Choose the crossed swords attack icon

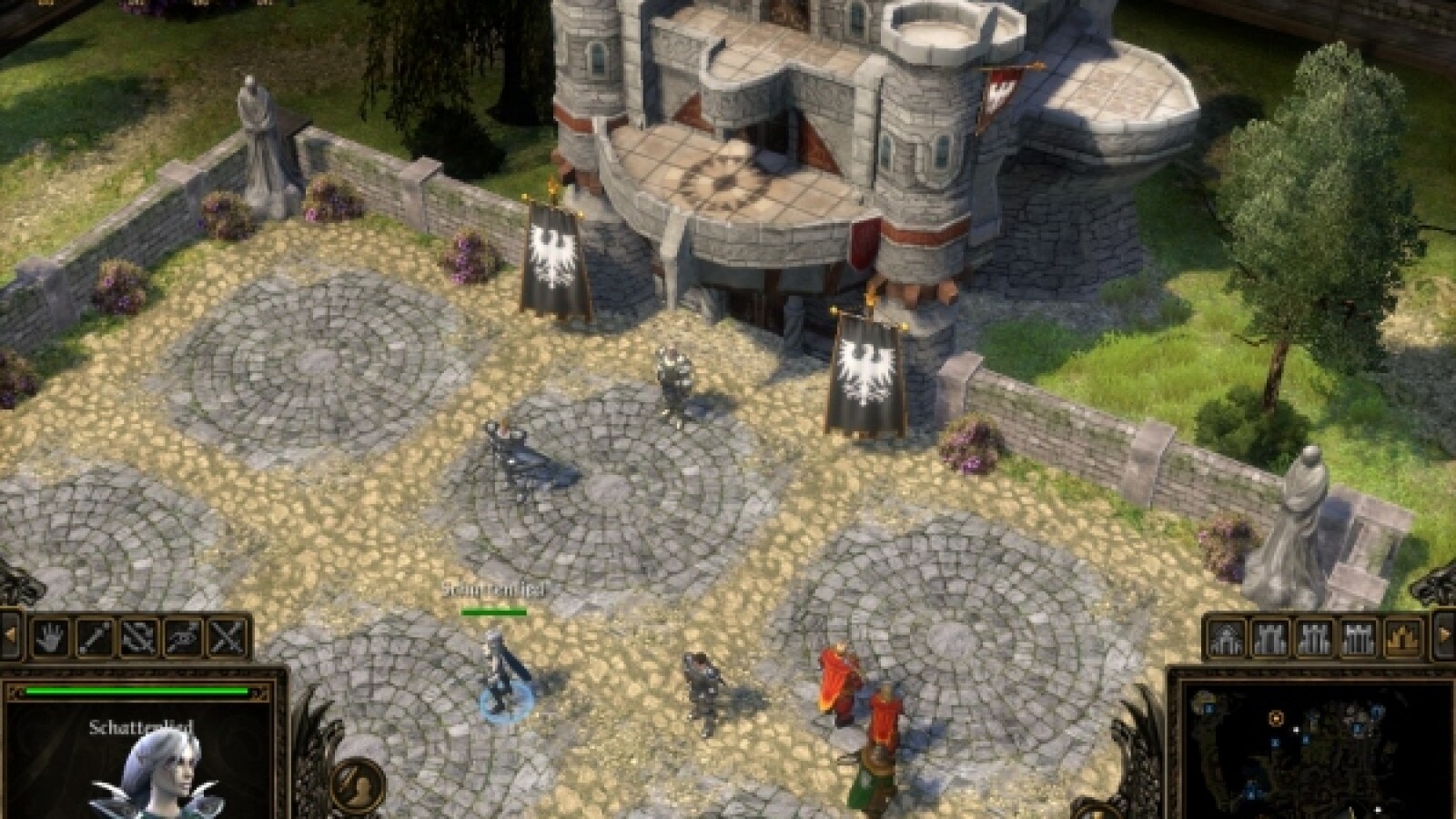[x=229, y=636]
